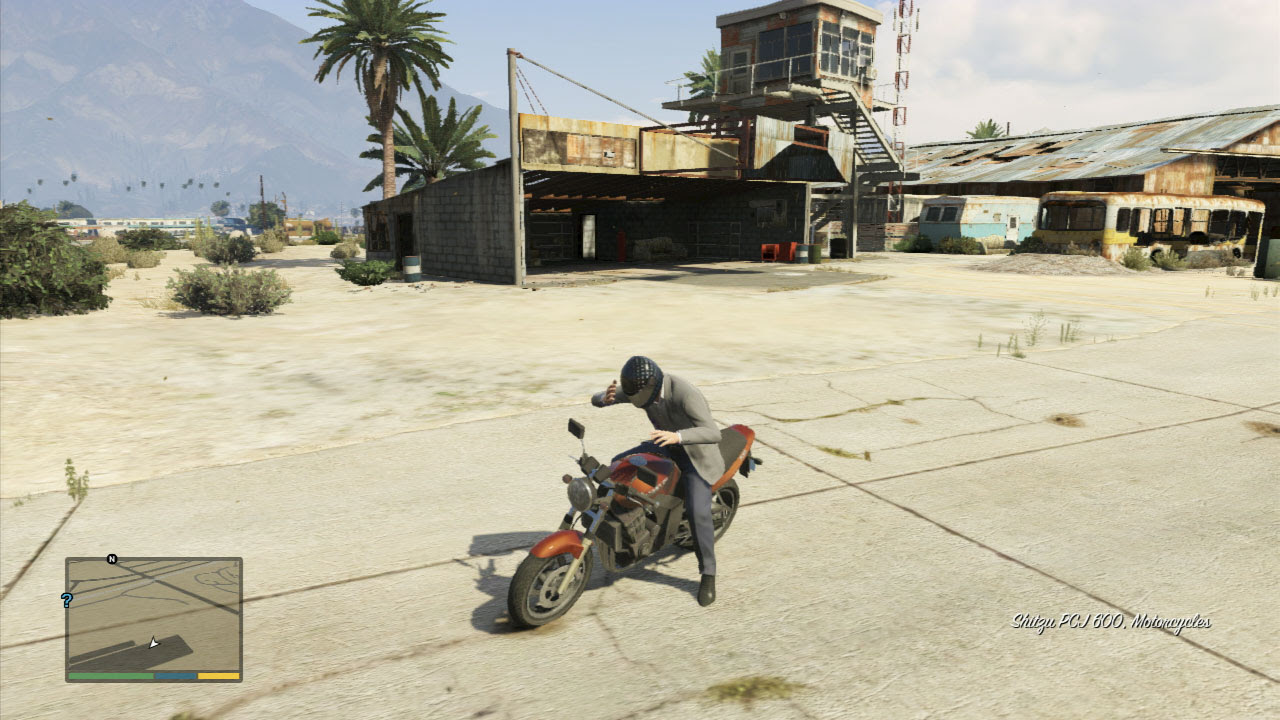
Task: Click the yellow special ability bar under the minimap
Action: pyautogui.click(x=218, y=677)
